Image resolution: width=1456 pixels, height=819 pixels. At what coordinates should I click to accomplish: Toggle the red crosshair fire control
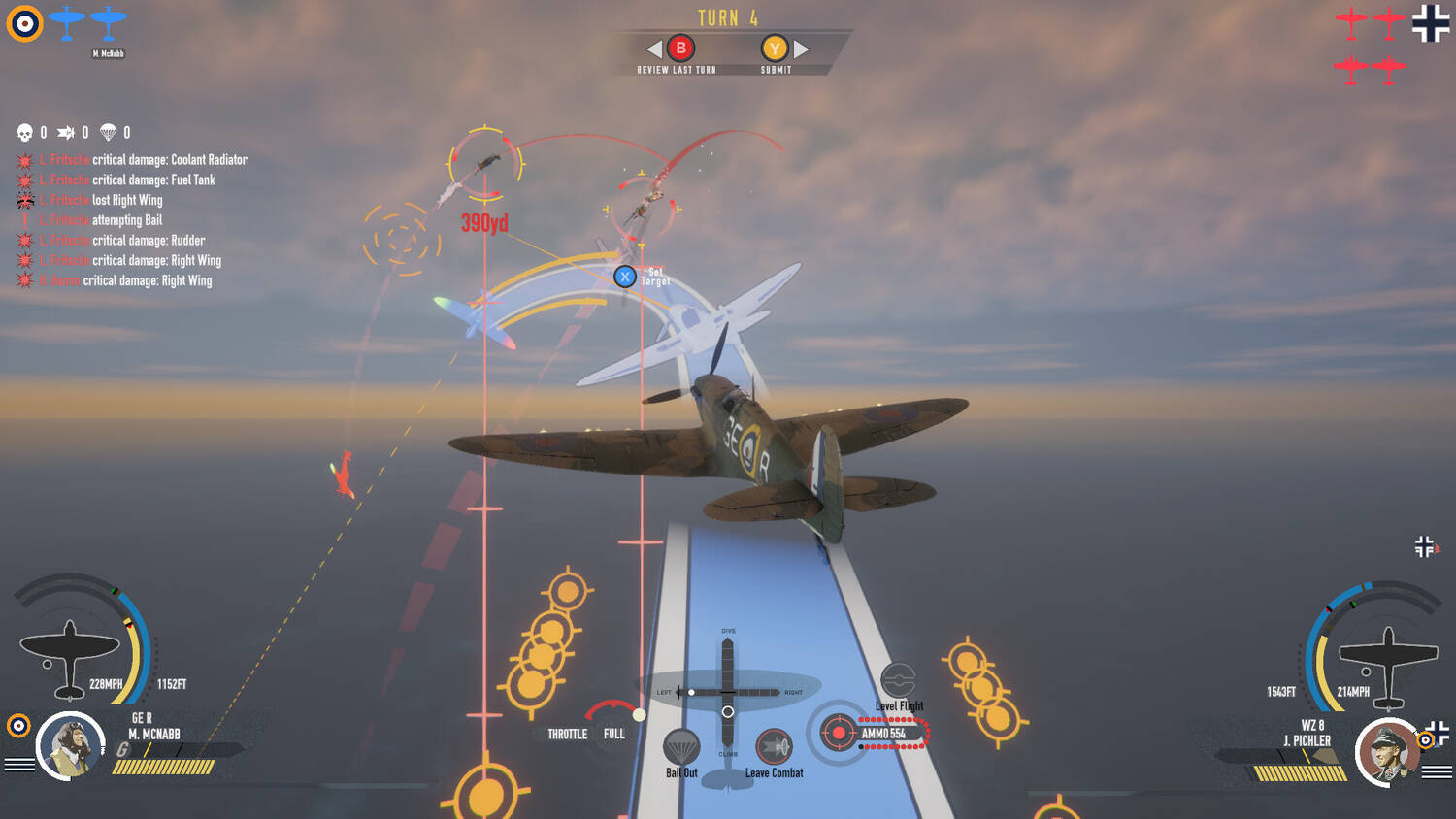pos(839,733)
